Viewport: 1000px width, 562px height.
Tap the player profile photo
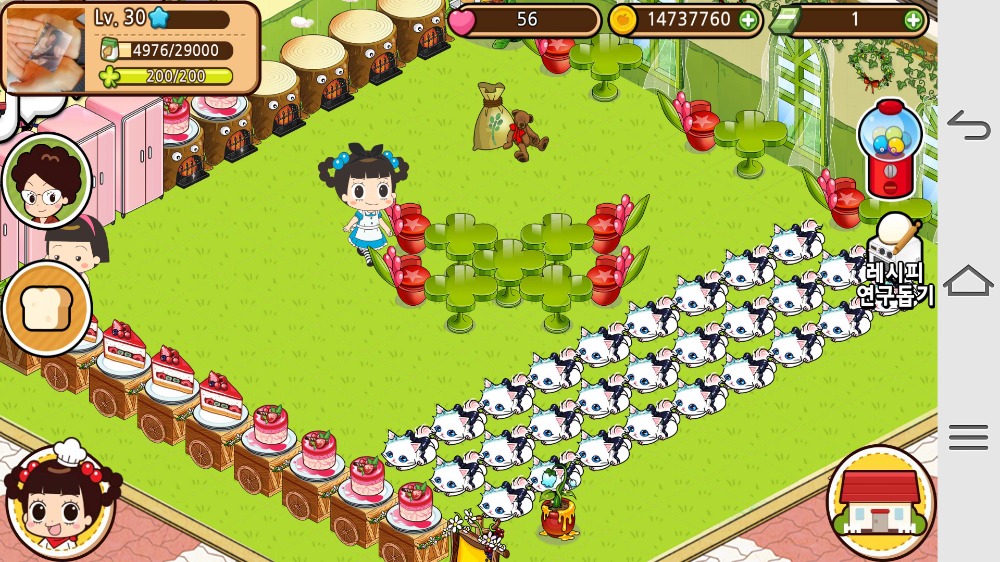(x=44, y=48)
